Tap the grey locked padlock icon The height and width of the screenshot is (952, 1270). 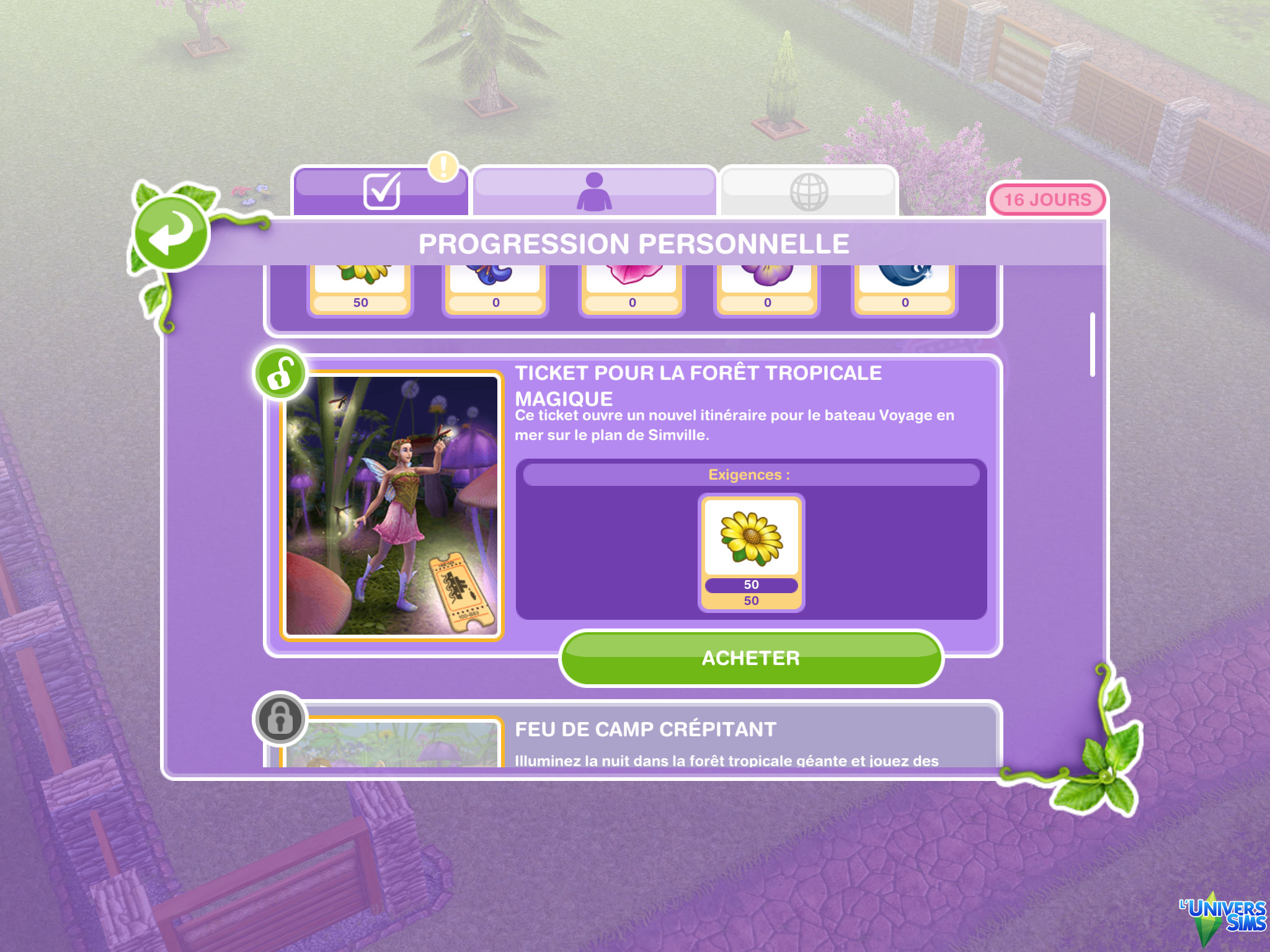click(280, 719)
